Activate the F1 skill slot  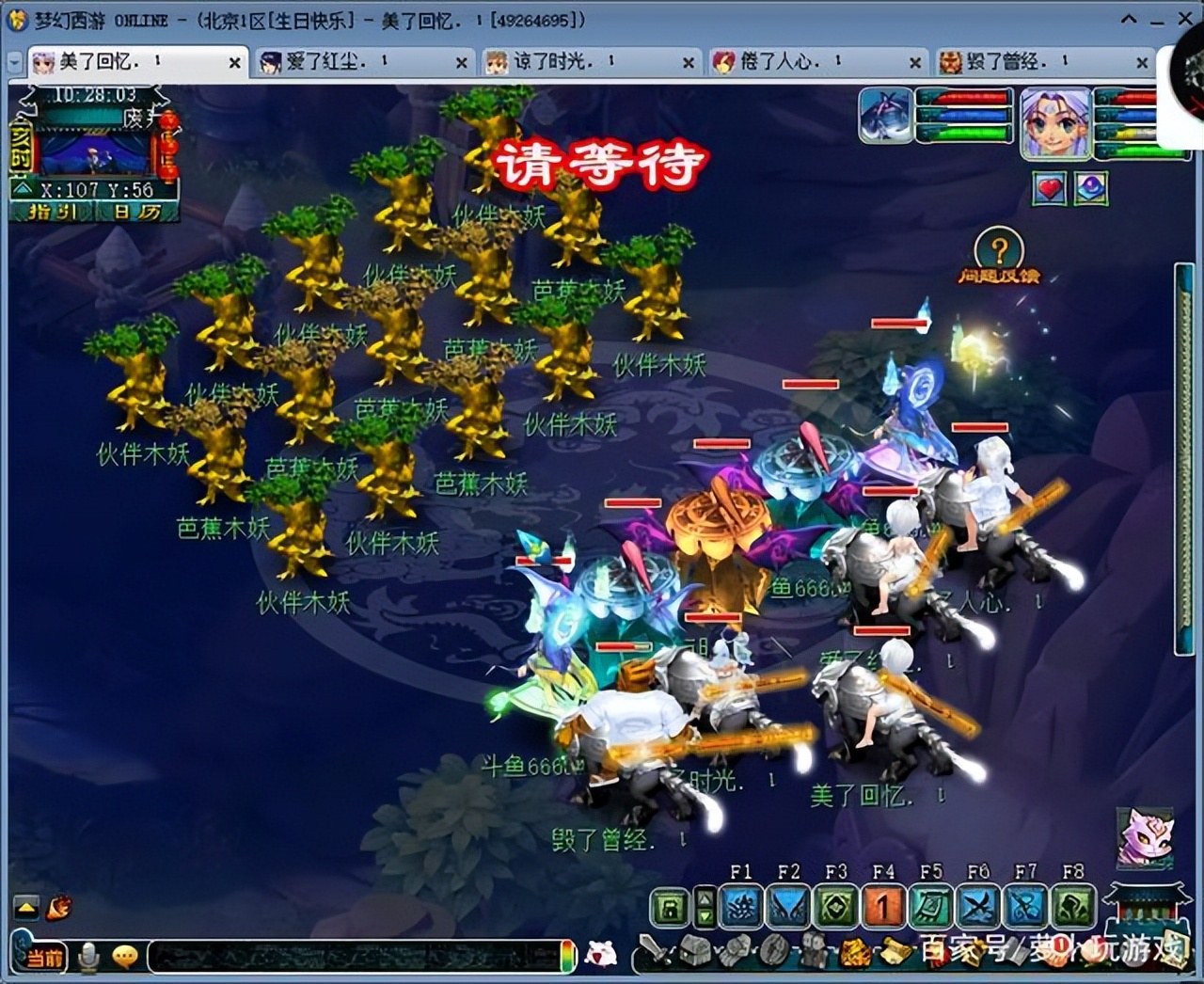(x=741, y=907)
